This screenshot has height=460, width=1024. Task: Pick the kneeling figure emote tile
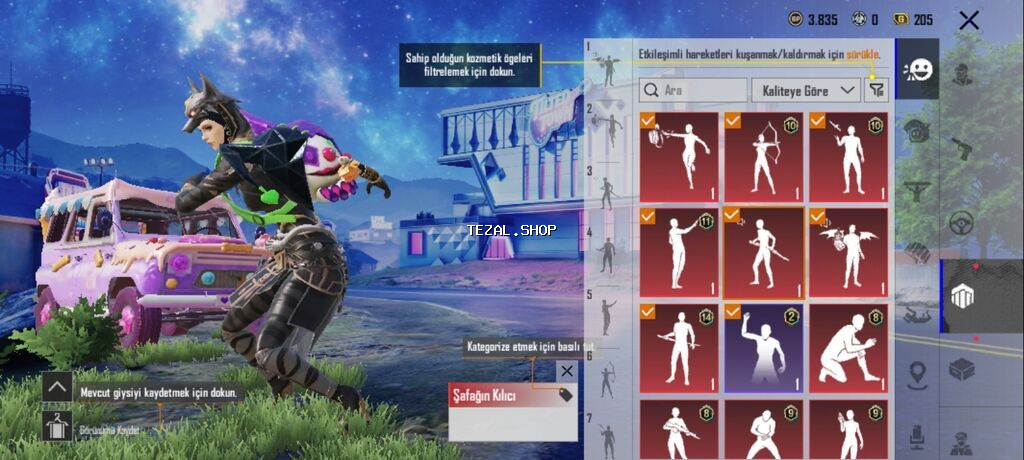coord(848,348)
